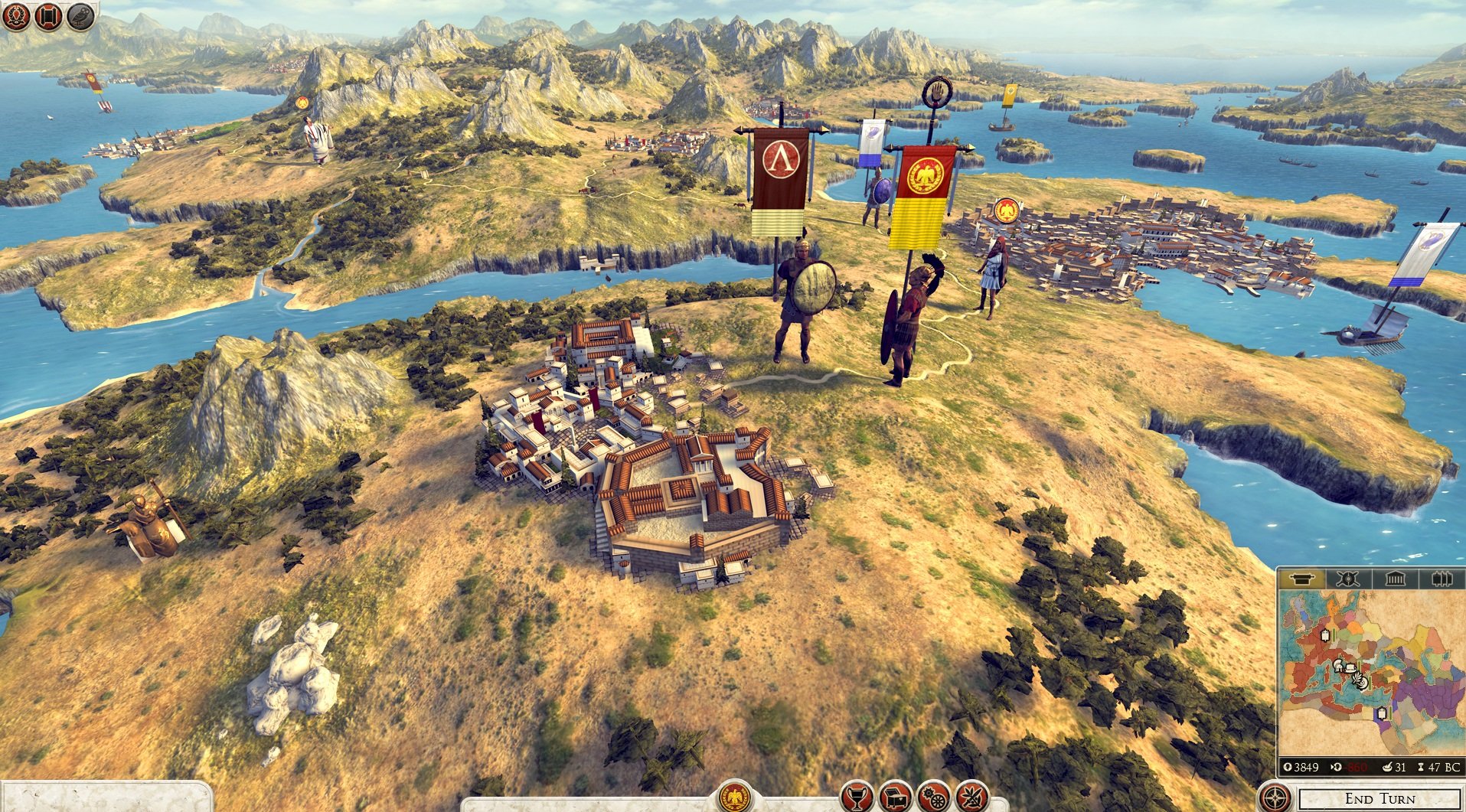This screenshot has width=1466, height=812.
Task: Open the crossed sword and laurel diplomacy button
Action: pyautogui.click(x=971, y=798)
